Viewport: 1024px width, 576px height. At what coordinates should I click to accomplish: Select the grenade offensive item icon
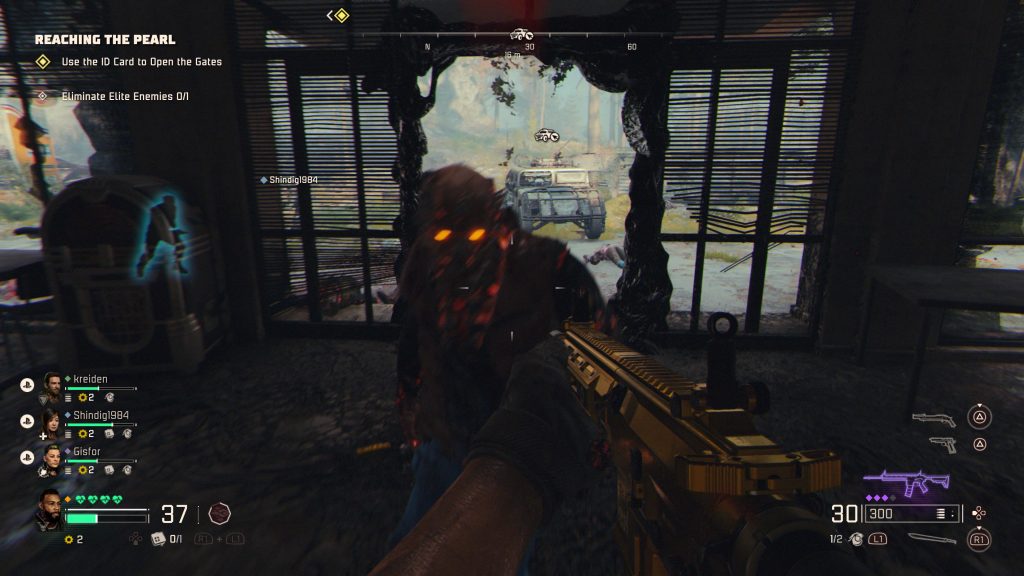tap(857, 539)
